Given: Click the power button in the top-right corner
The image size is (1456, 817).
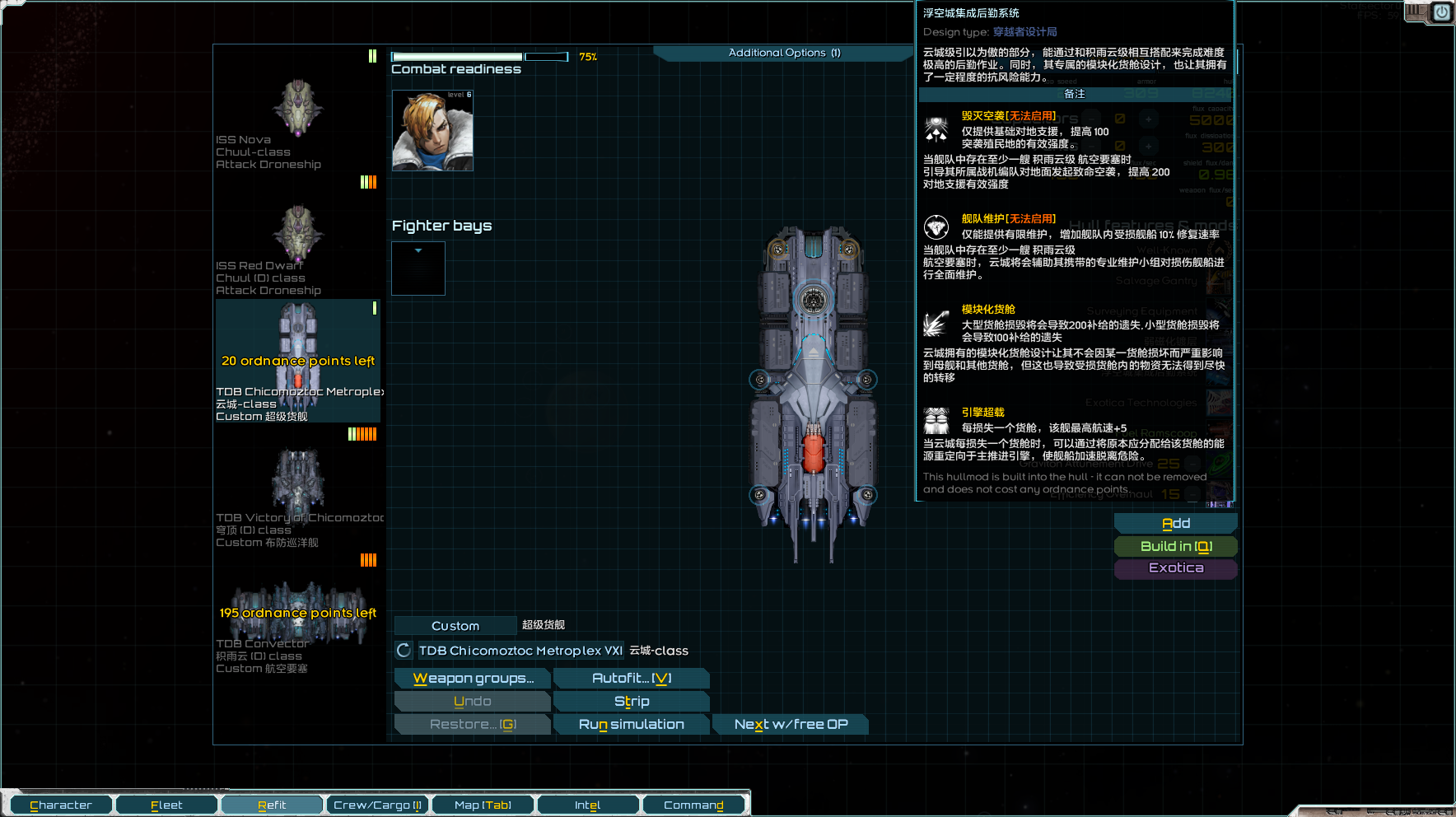Looking at the screenshot, I should [1442, 13].
